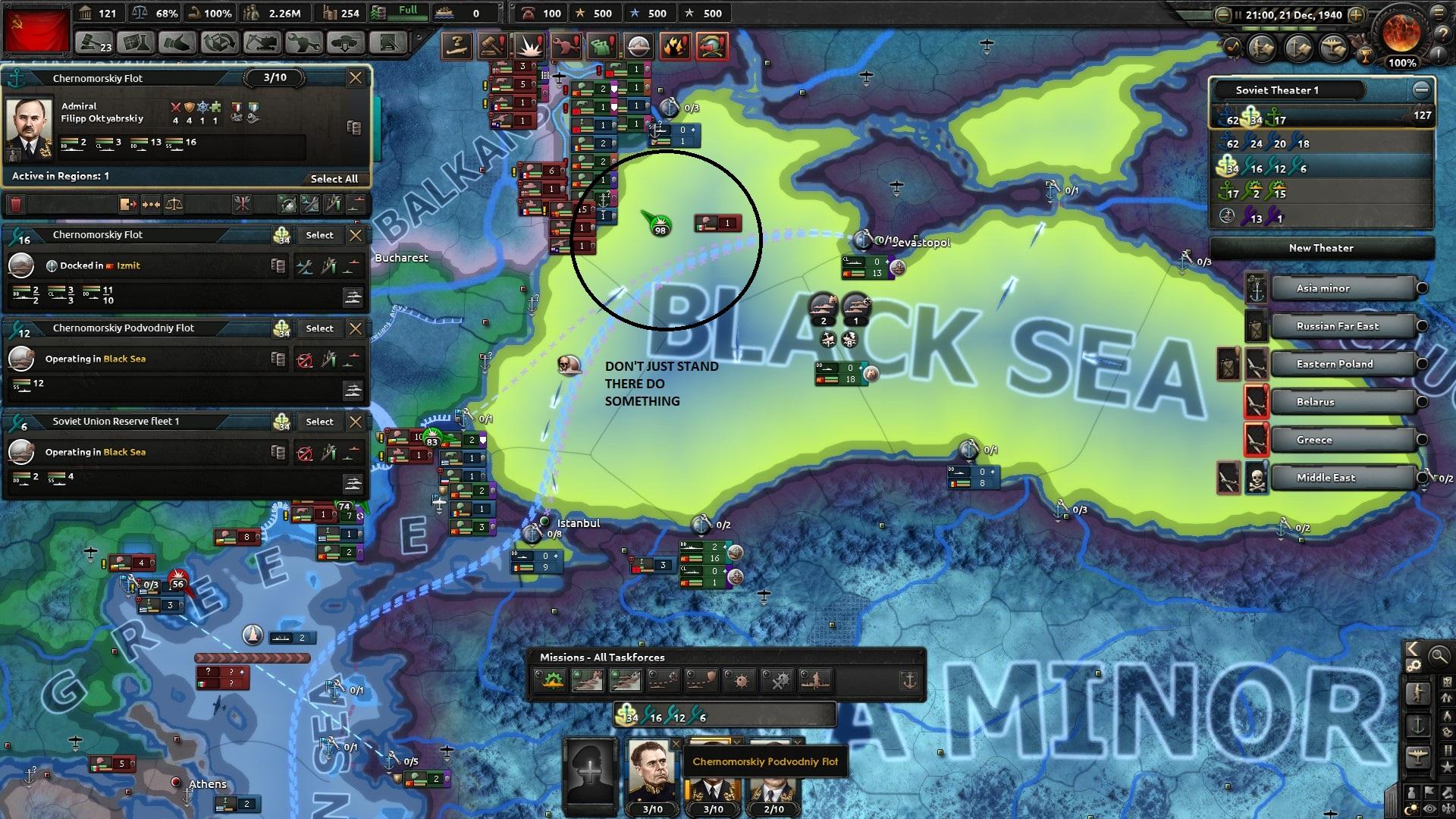The height and width of the screenshot is (819, 1456).
Task: Click the Soviet flag in top left
Action: pyautogui.click(x=36, y=30)
